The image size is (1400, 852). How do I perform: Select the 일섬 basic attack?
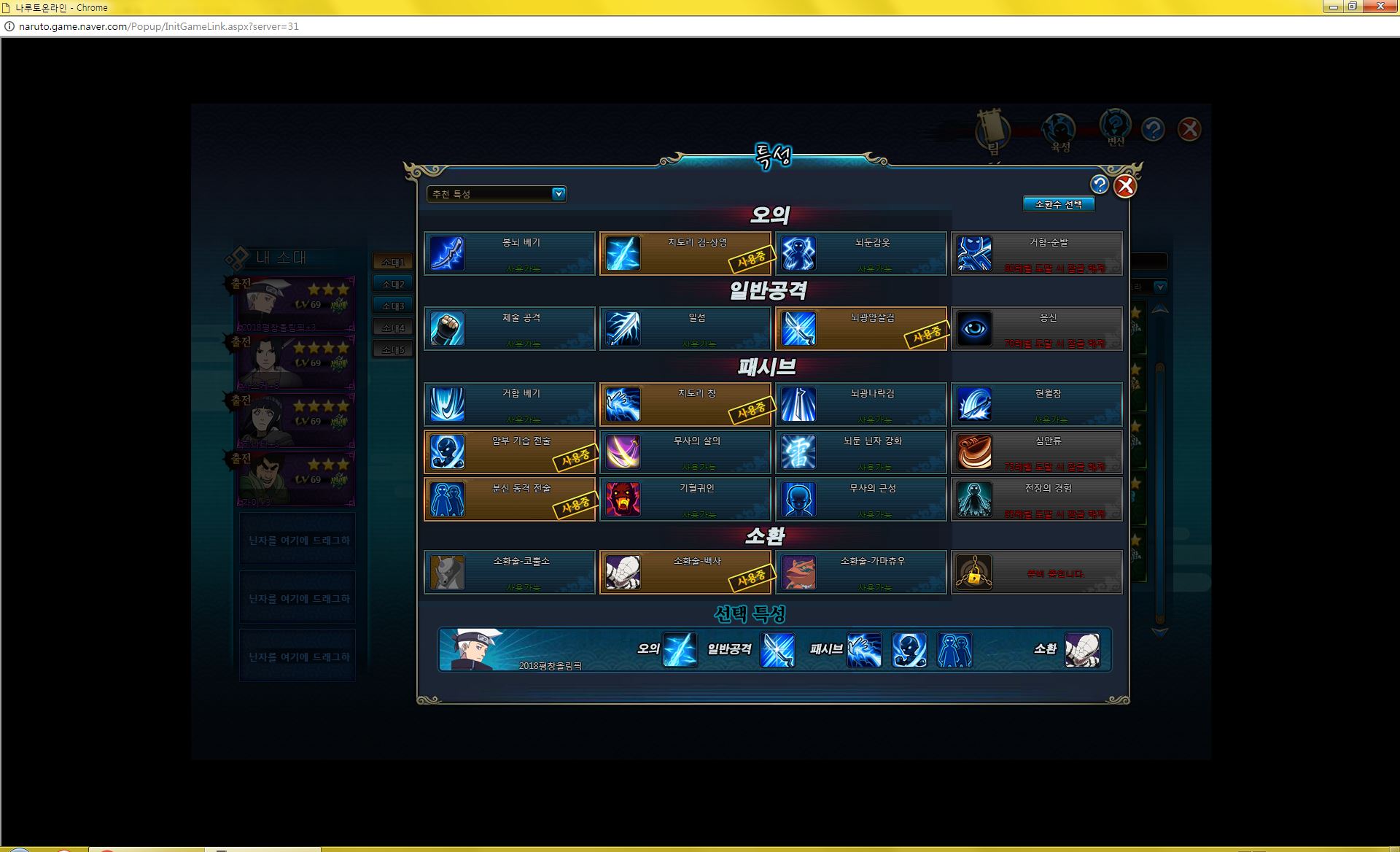click(685, 329)
